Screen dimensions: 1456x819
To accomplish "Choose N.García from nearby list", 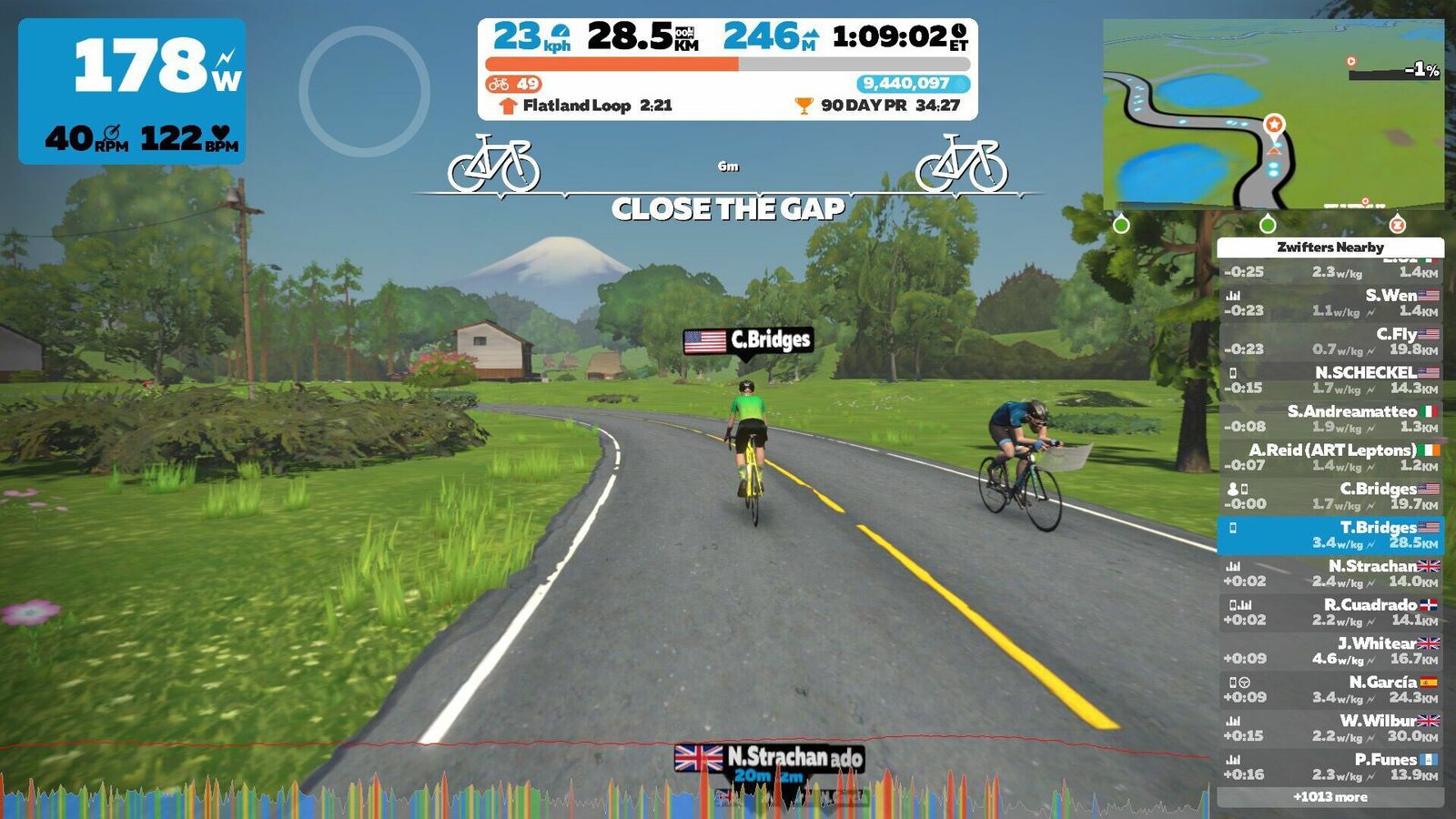I will click(1330, 690).
